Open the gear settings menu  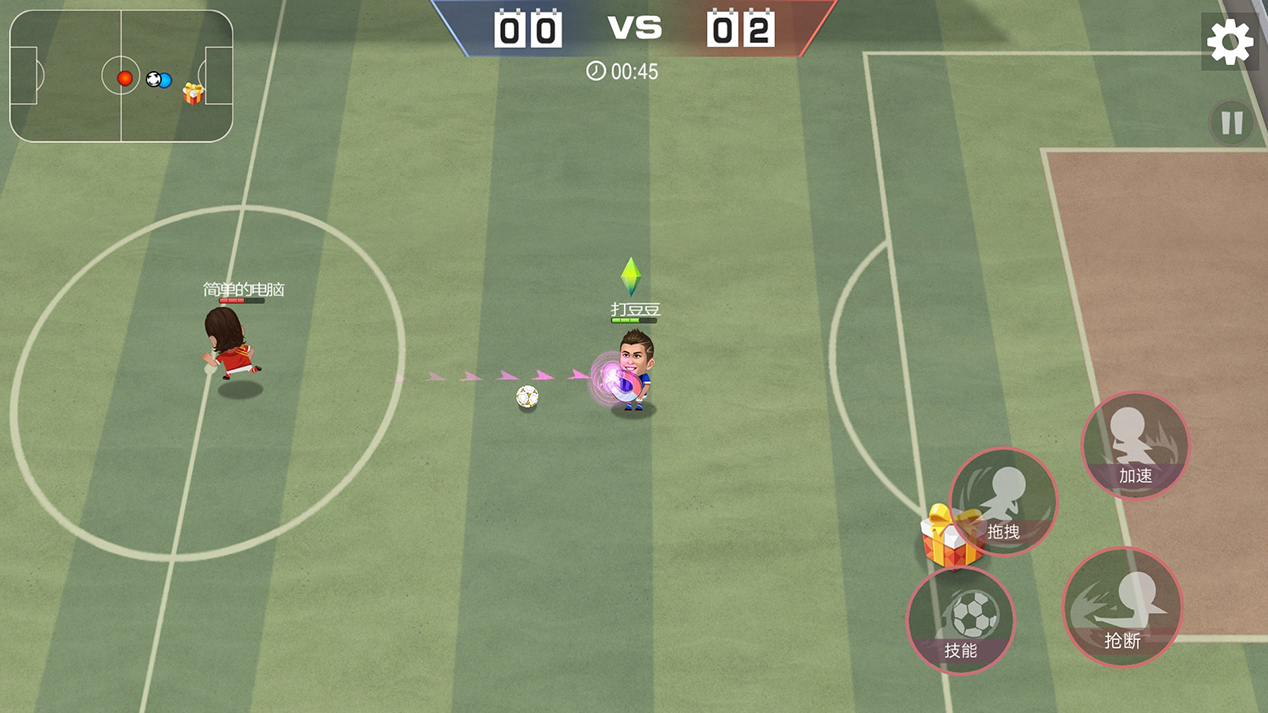(1229, 43)
